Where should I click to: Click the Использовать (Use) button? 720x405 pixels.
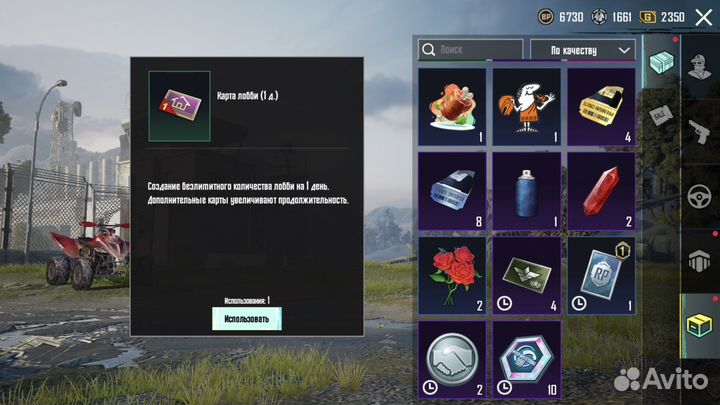pos(246,318)
